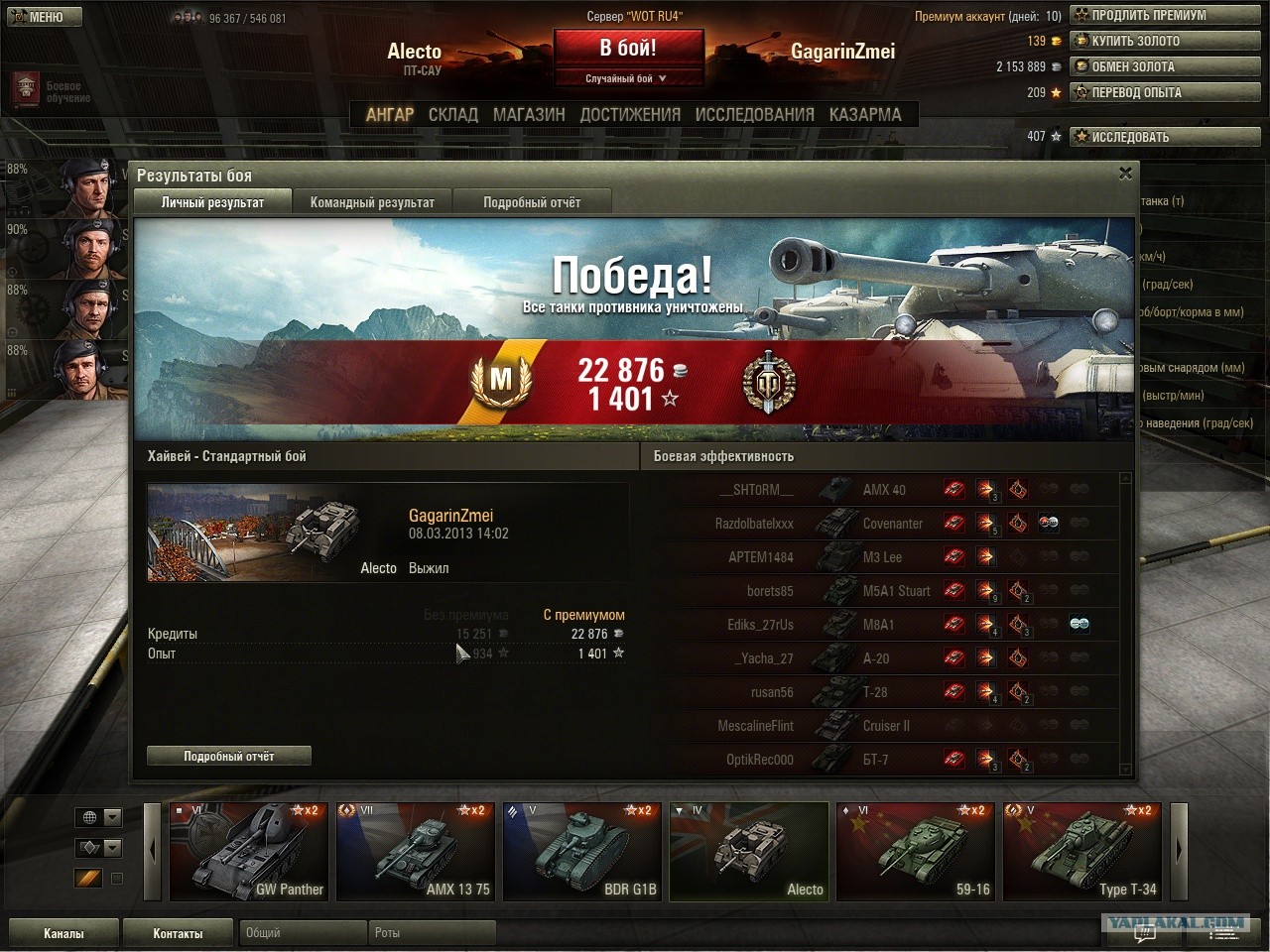
Task: Show the КАЗАРМА section
Action: point(865,114)
